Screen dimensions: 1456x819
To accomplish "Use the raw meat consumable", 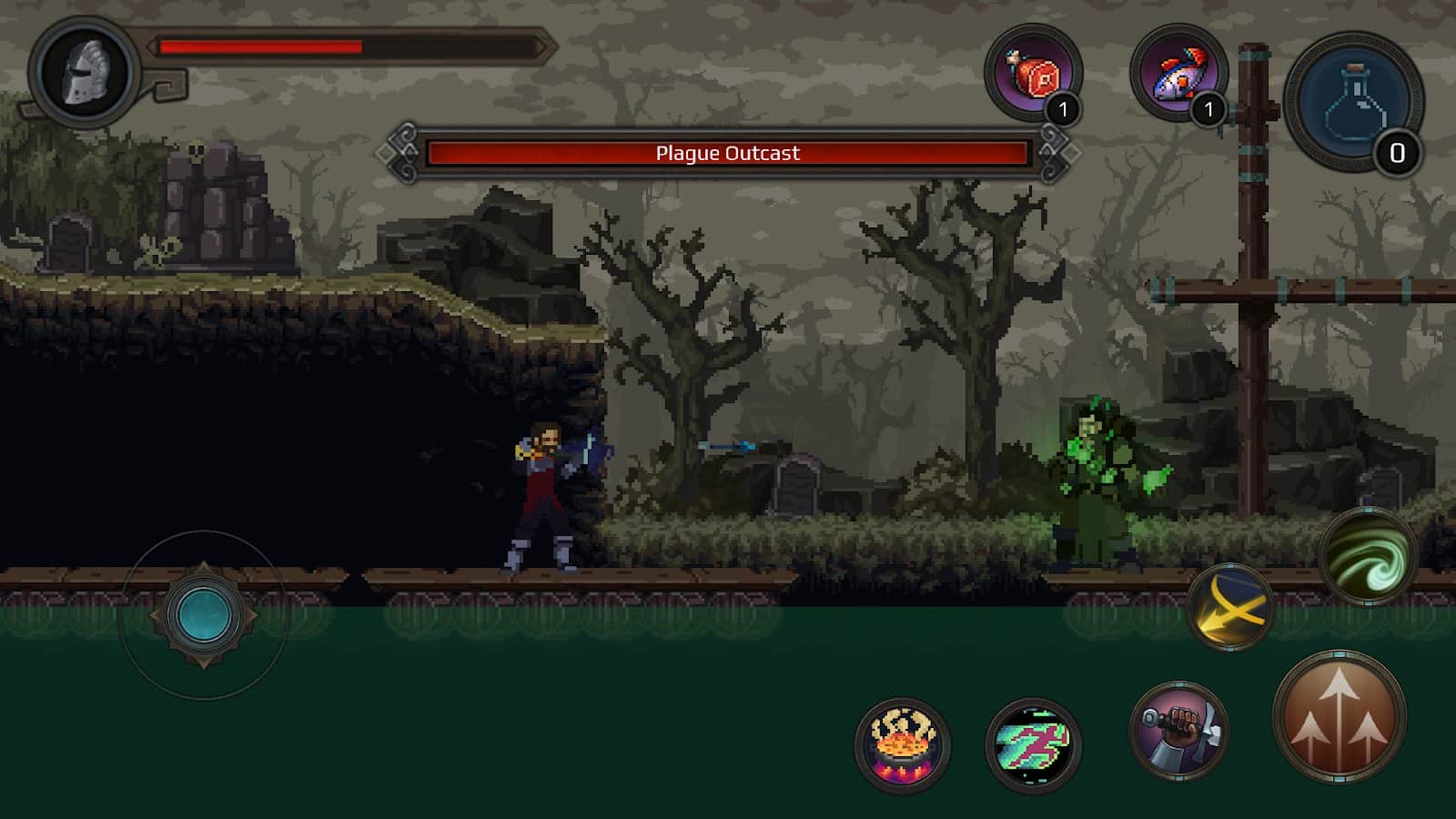I will [1033, 73].
